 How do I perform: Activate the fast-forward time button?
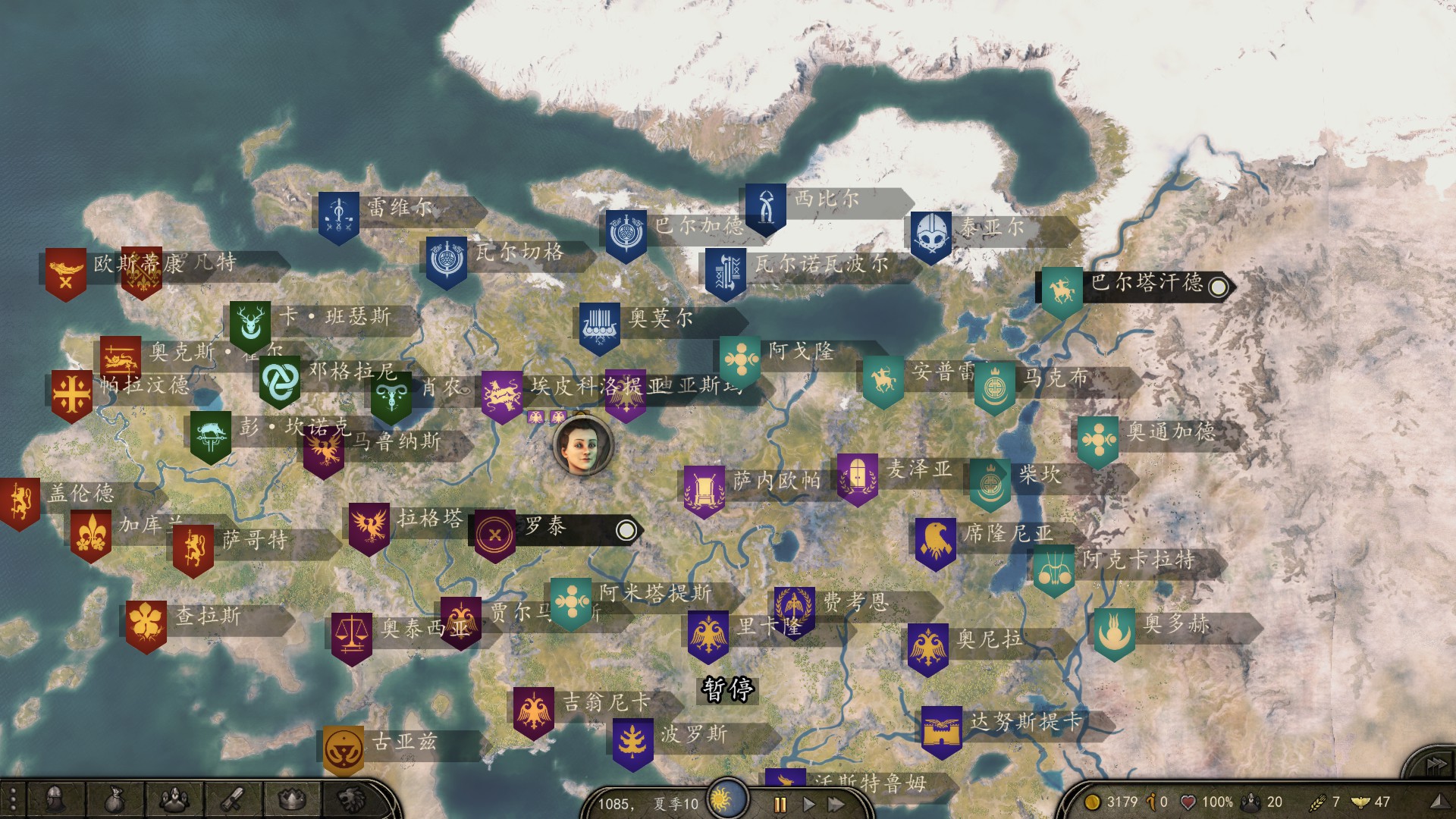tap(836, 804)
